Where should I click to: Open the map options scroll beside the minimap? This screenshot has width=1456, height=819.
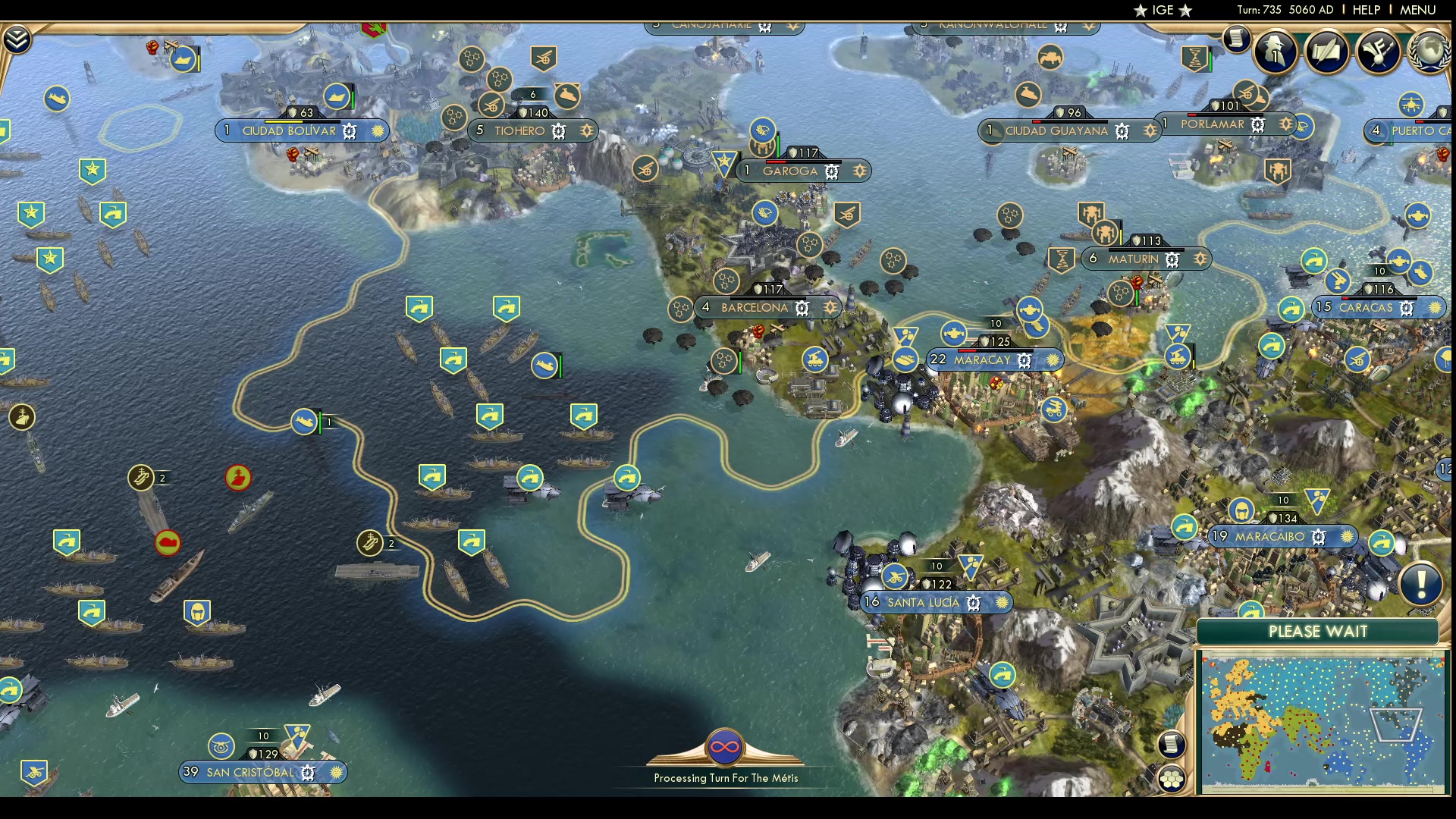[1172, 745]
